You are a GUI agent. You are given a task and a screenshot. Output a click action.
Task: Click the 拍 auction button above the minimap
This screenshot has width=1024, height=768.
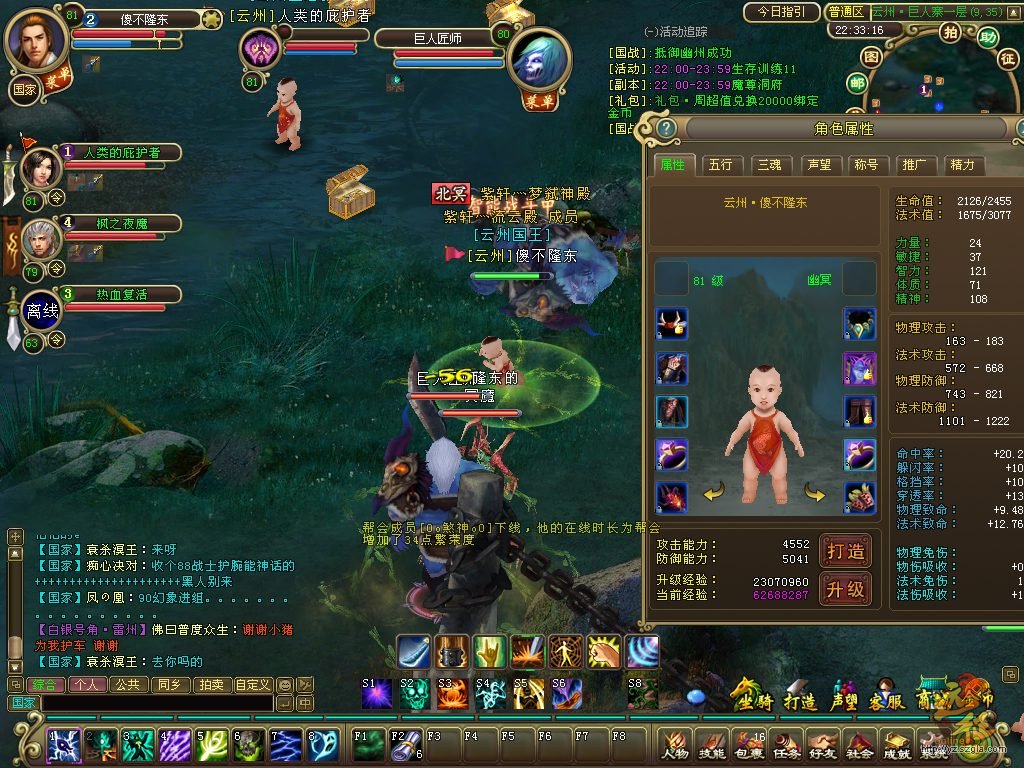point(951,32)
